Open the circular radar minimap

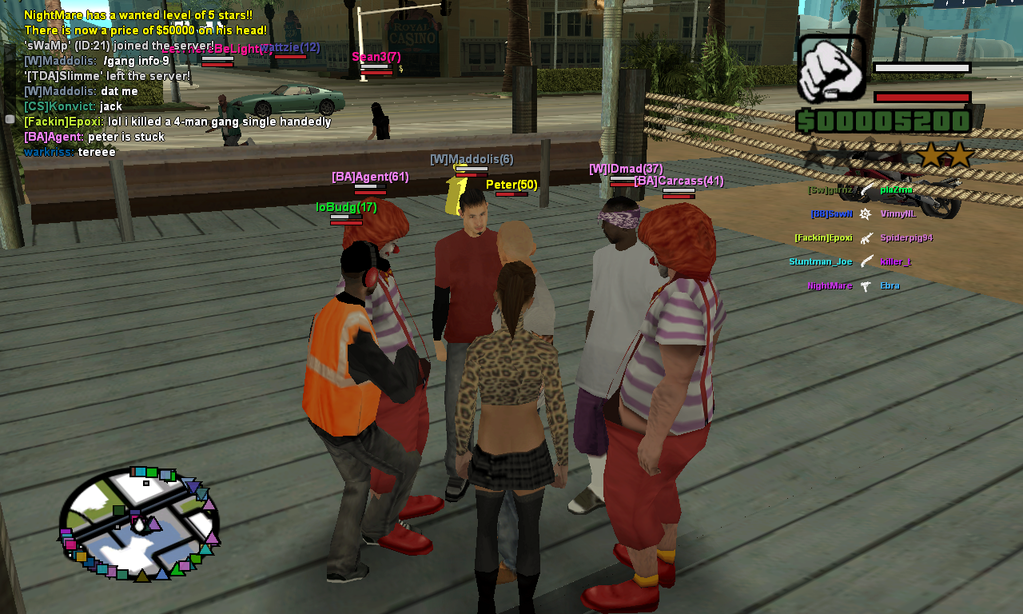coord(139,523)
